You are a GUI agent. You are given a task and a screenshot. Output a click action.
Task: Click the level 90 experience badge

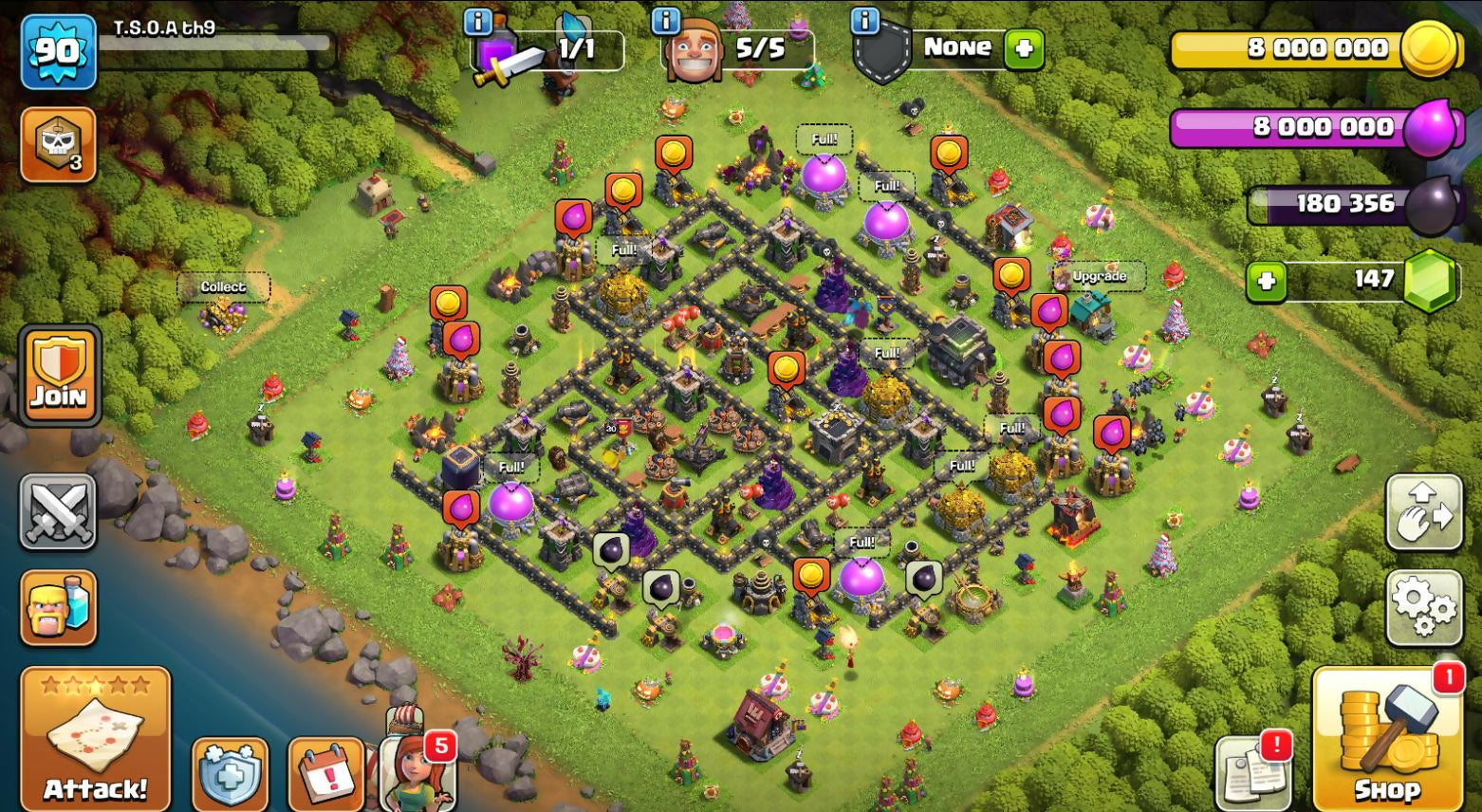58,51
